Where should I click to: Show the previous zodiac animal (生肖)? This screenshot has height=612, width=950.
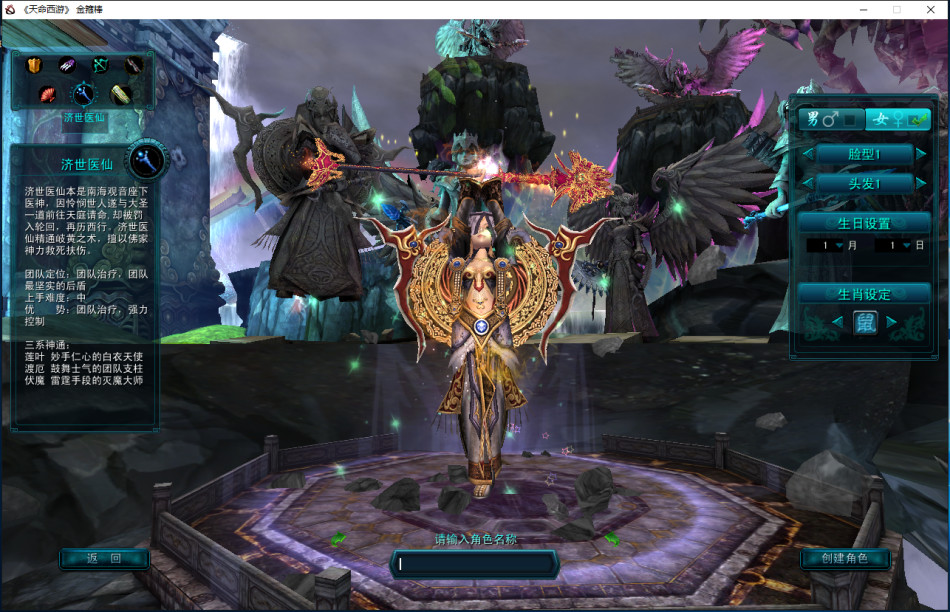point(837,322)
